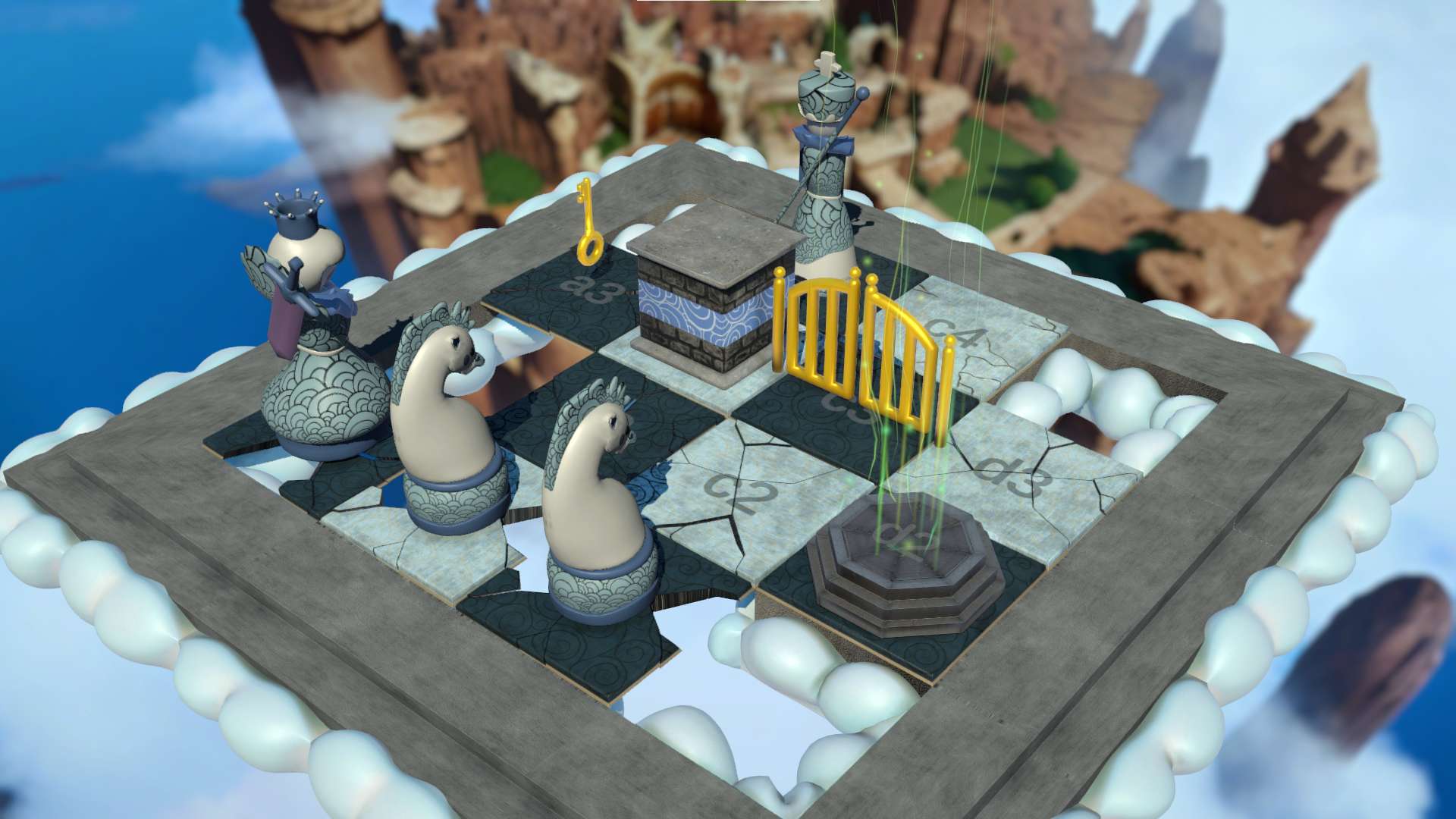Image resolution: width=1456 pixels, height=819 pixels.
Task: Select the king piece with the cross
Action: 824,174
